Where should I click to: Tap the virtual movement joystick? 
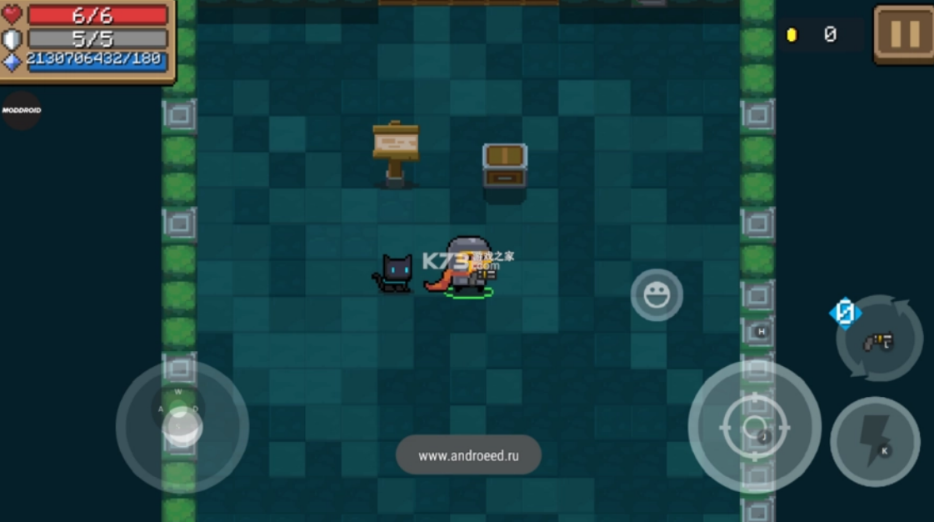(182, 426)
